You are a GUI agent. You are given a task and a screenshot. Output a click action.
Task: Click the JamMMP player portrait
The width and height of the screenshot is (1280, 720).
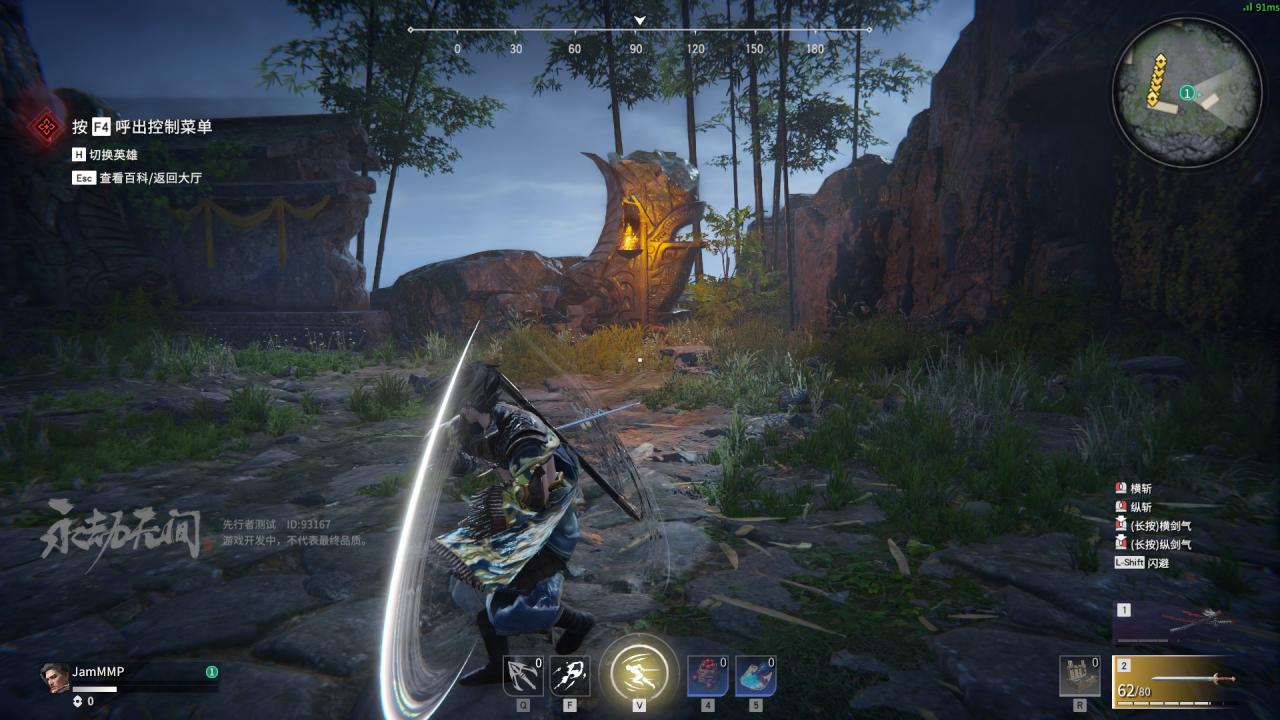click(54, 676)
